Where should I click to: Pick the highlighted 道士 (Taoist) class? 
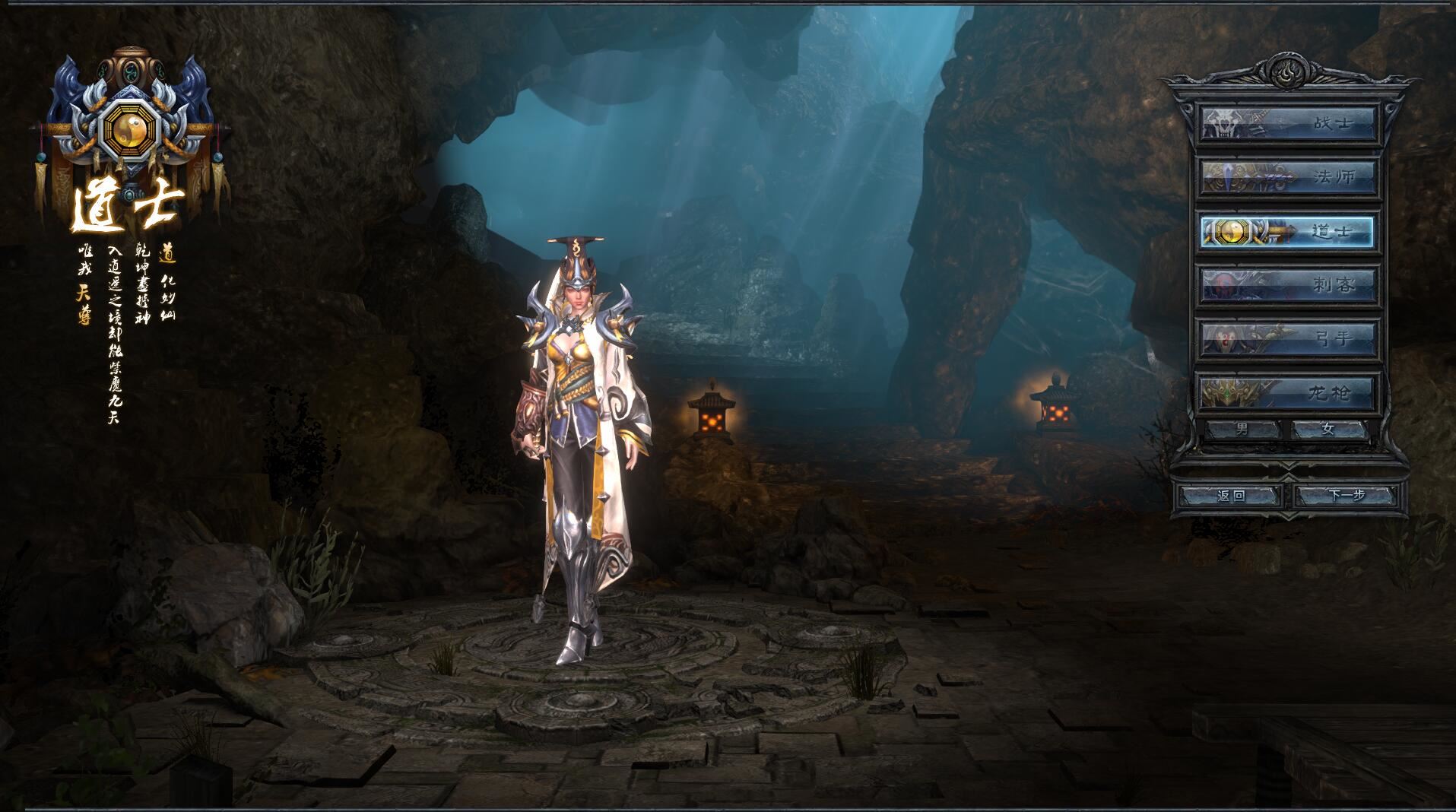(x=1289, y=232)
